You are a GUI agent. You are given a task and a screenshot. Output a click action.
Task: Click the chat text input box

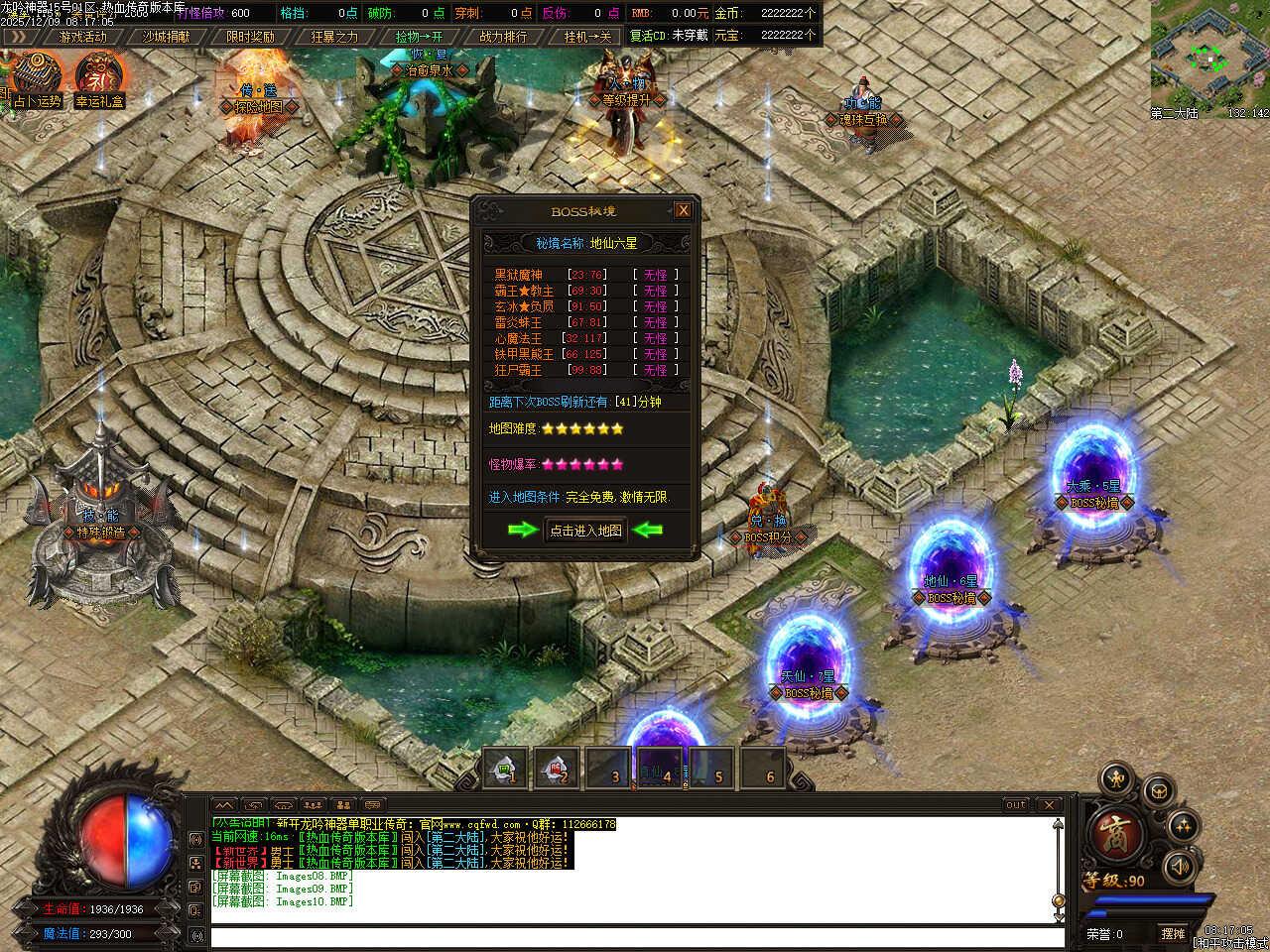pyautogui.click(x=635, y=936)
